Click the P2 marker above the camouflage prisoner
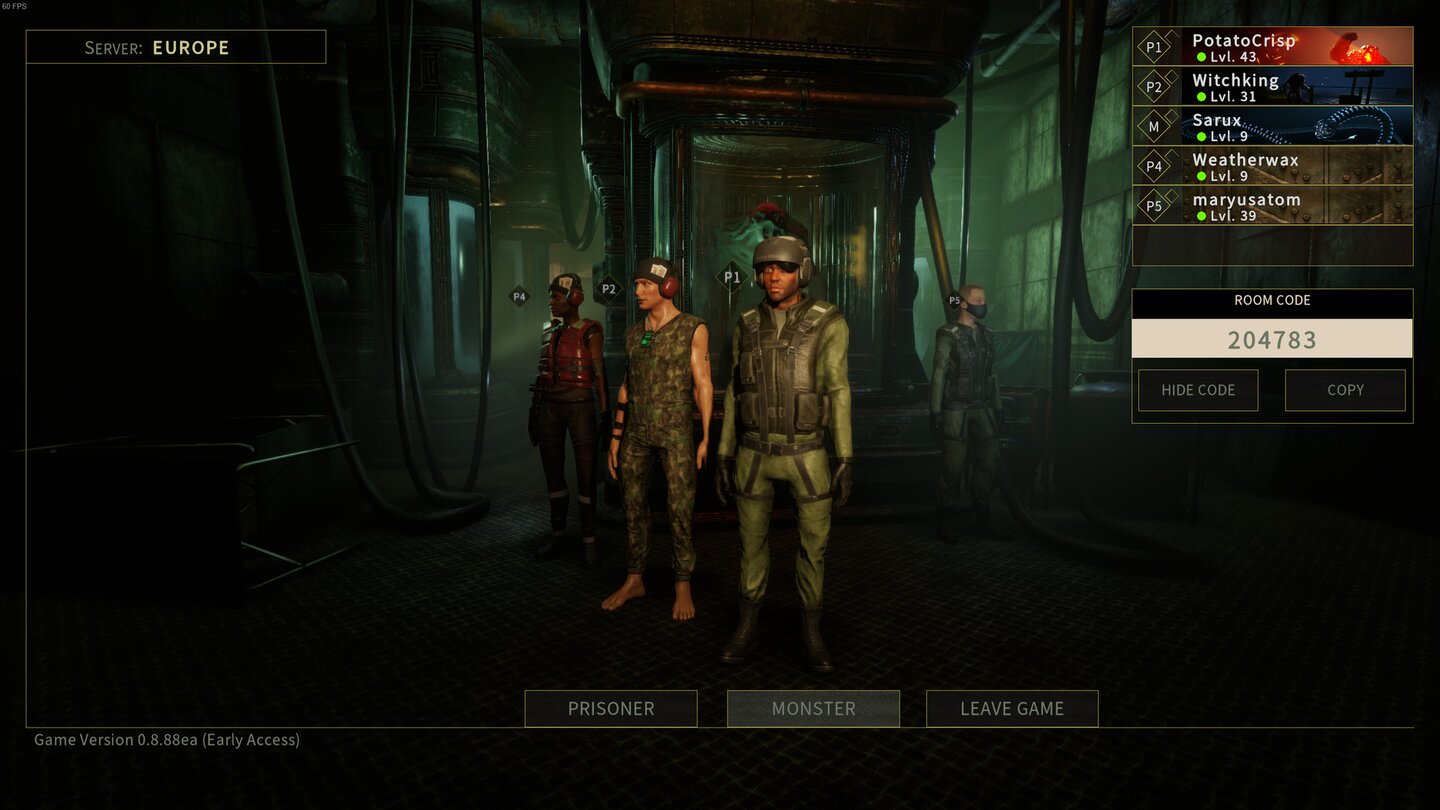 coord(607,289)
